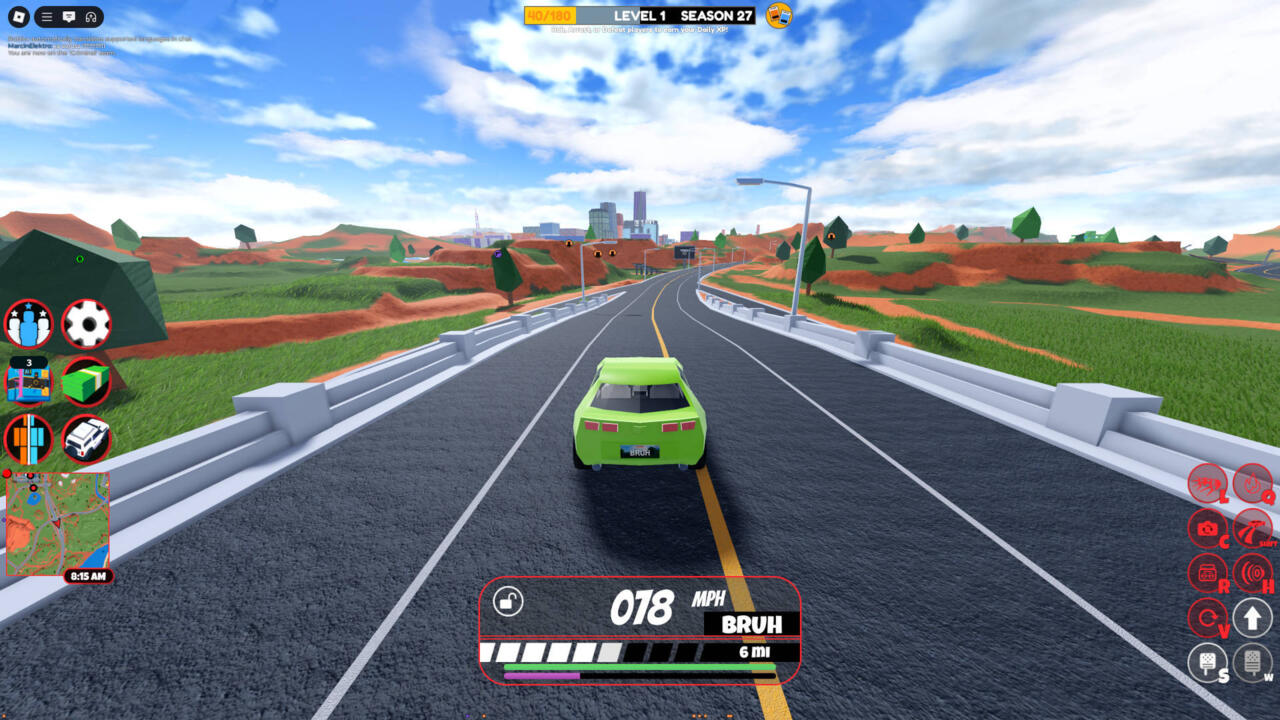Click the headphones icon in top bar
This screenshot has height=720, width=1280.
pyautogui.click(x=91, y=17)
